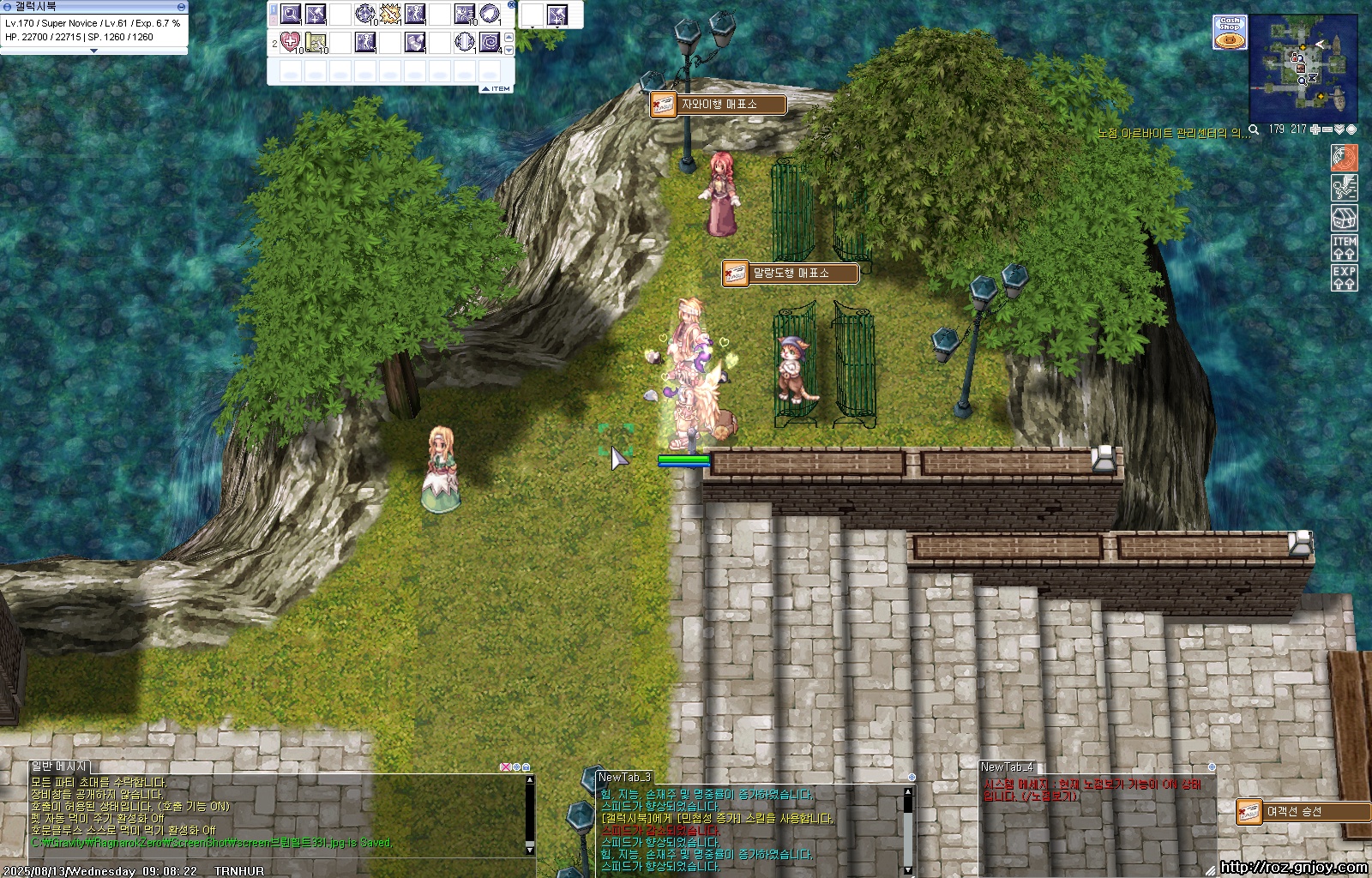The height and width of the screenshot is (878, 1372).
Task: Click the minimap of the town
Action: pyautogui.click(x=1303, y=70)
